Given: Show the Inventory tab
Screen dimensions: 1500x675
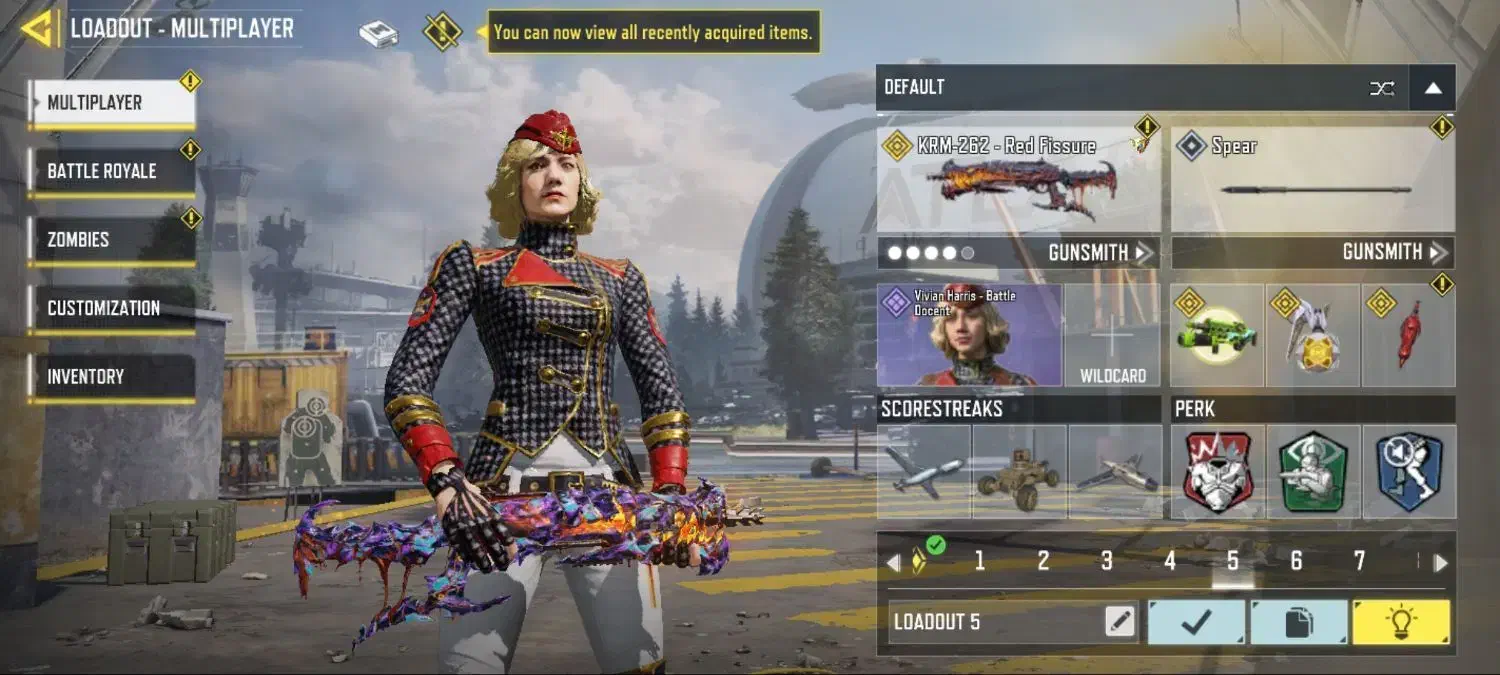Looking at the screenshot, I should tap(112, 377).
